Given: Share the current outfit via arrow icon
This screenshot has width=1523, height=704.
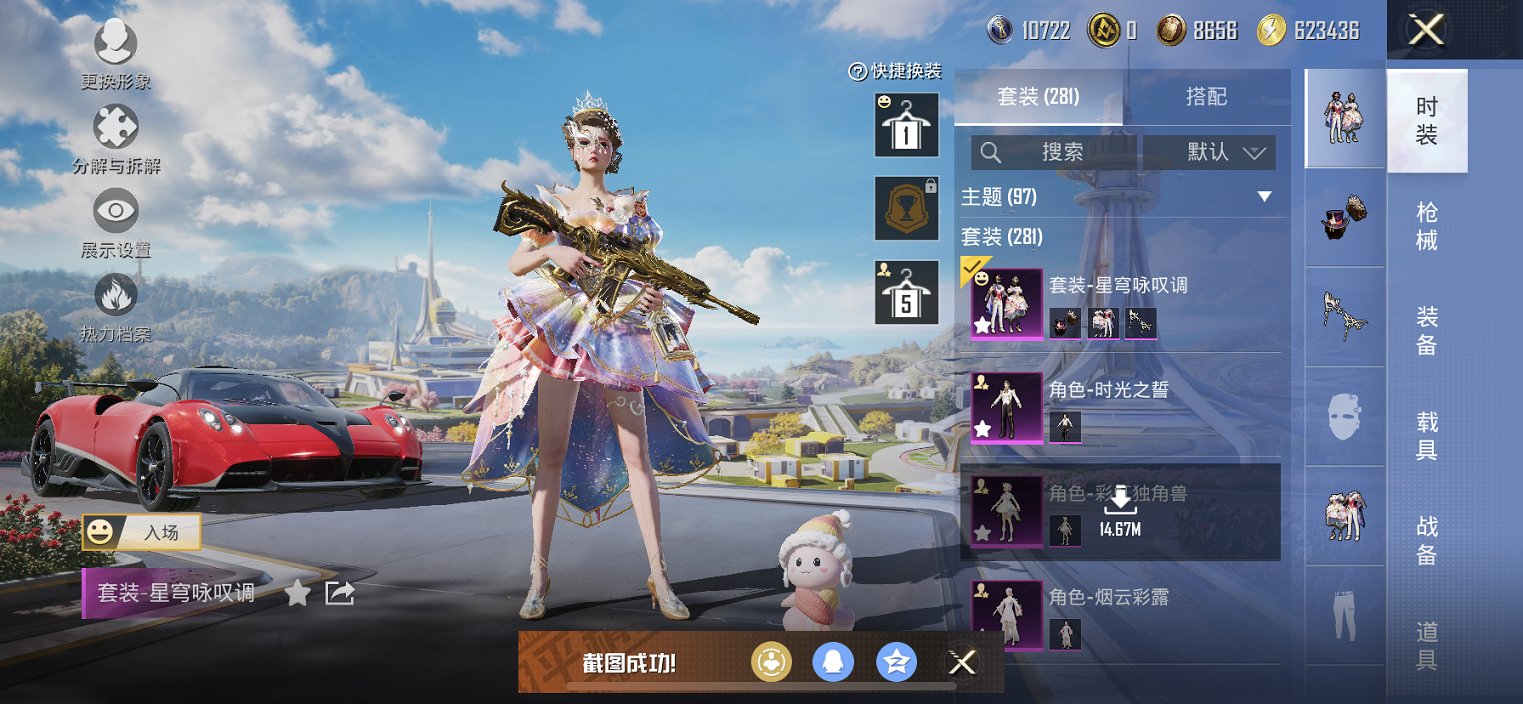Looking at the screenshot, I should click(340, 593).
